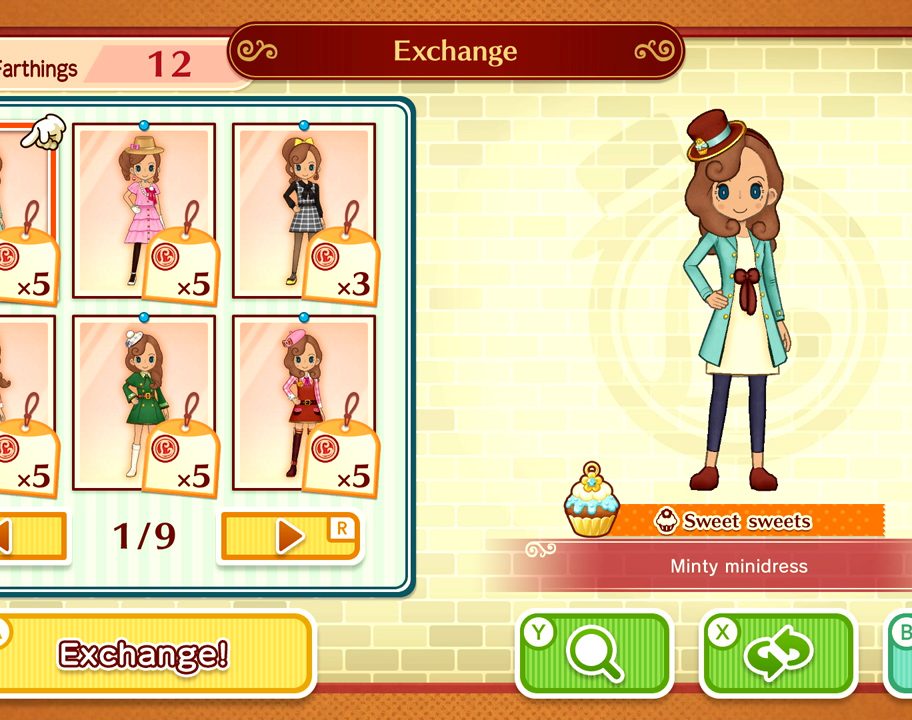The width and height of the screenshot is (912, 720).
Task: Select the green coat outfit card
Action: pyautogui.click(x=143, y=402)
